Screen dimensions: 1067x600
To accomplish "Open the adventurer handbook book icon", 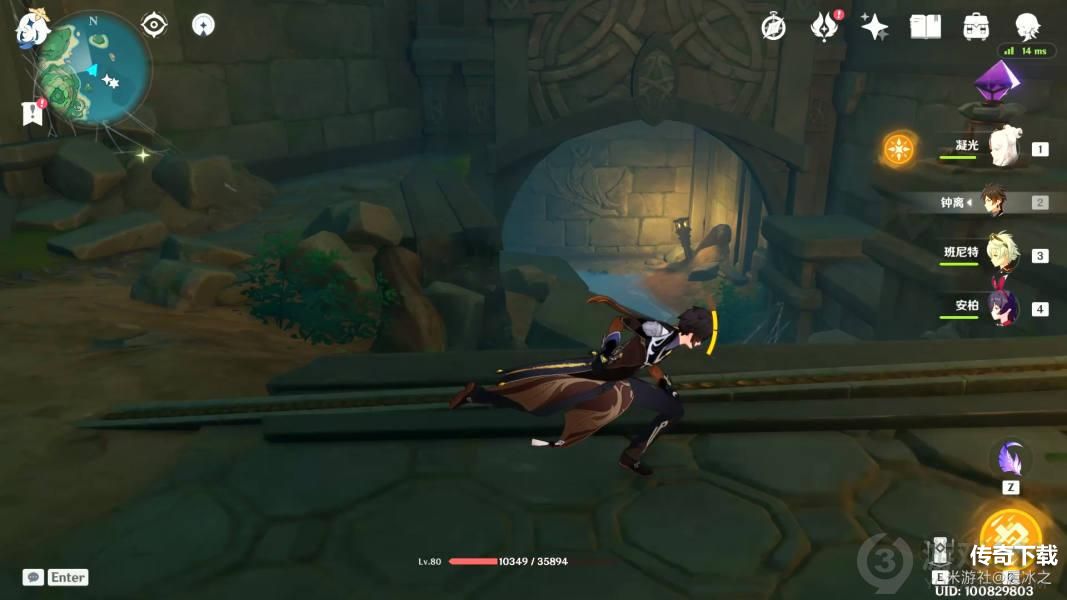I will click(925, 27).
